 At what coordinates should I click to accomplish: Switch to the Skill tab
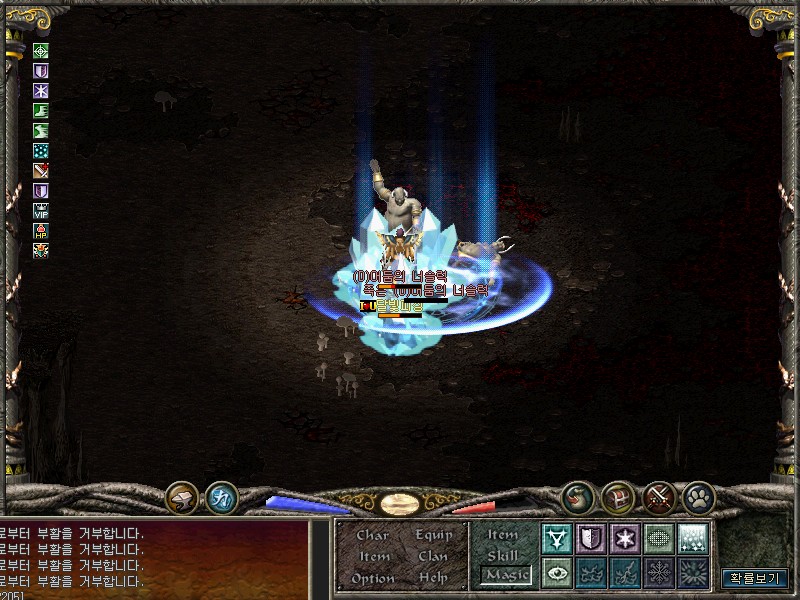[x=503, y=555]
